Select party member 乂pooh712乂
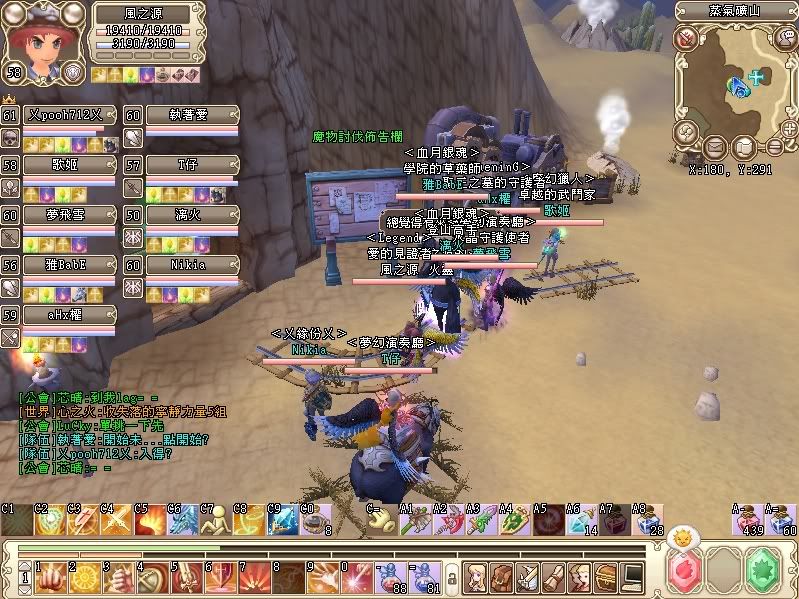The width and height of the screenshot is (799, 599). [x=64, y=115]
